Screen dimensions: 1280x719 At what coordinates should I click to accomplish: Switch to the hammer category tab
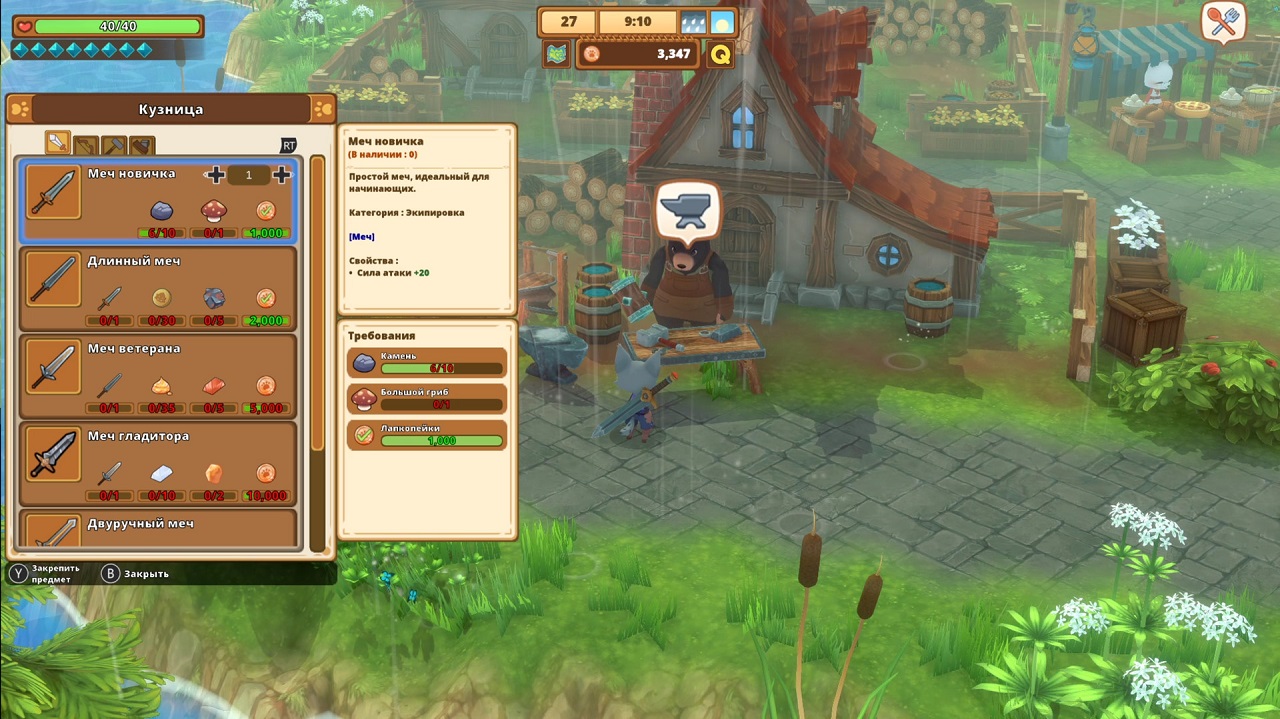click(114, 145)
